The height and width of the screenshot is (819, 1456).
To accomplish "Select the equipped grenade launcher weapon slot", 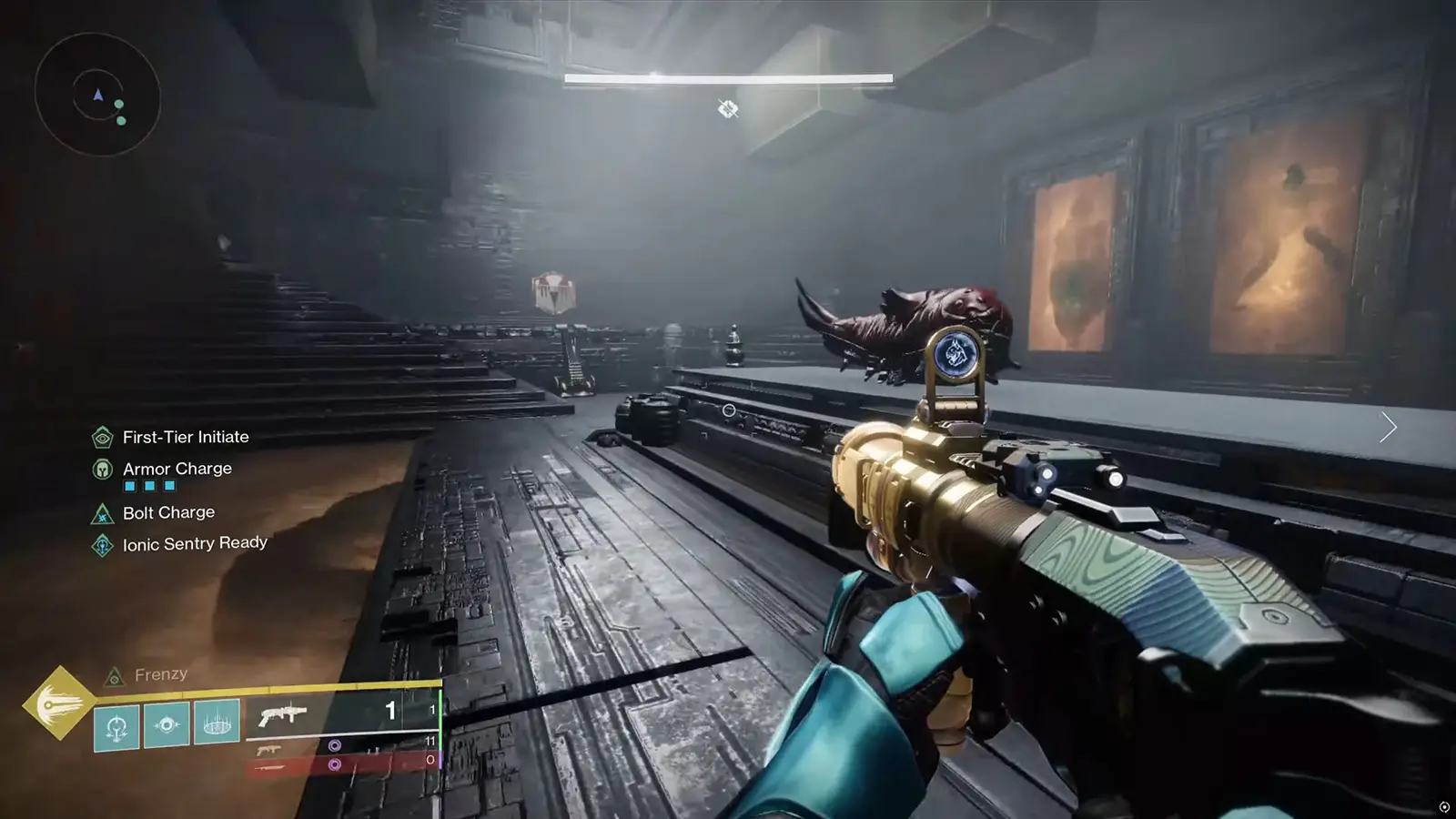I will click(341, 713).
